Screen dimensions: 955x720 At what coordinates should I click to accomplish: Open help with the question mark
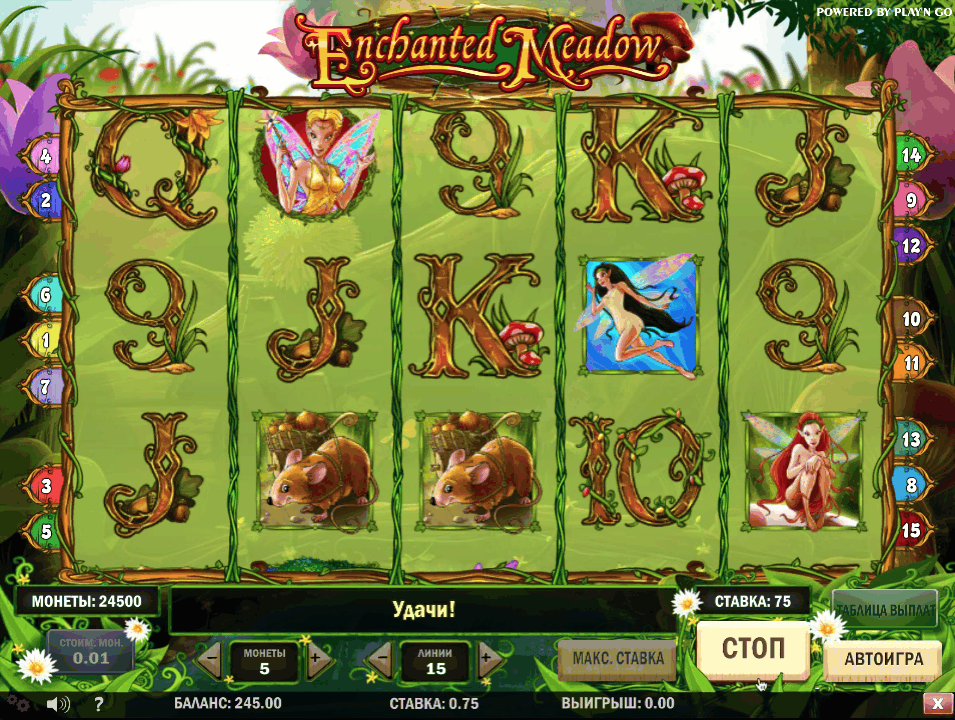[98, 704]
